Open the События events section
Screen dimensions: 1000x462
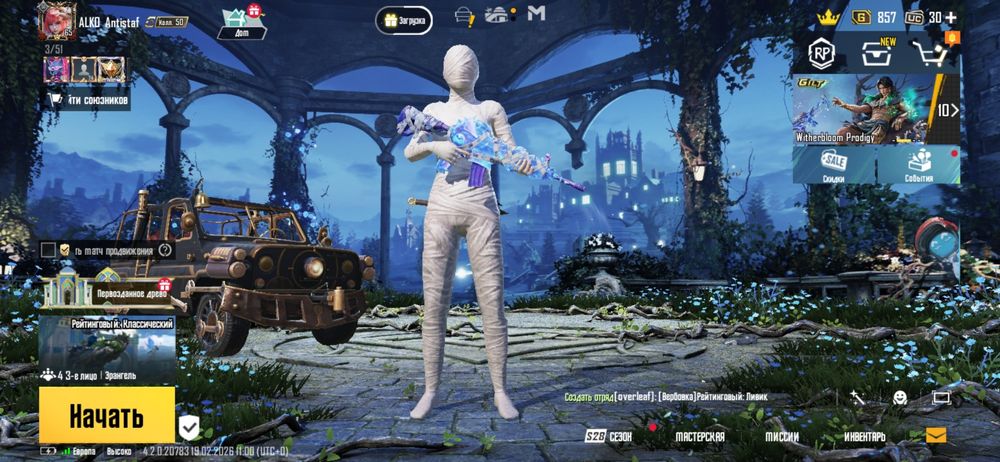click(x=919, y=165)
